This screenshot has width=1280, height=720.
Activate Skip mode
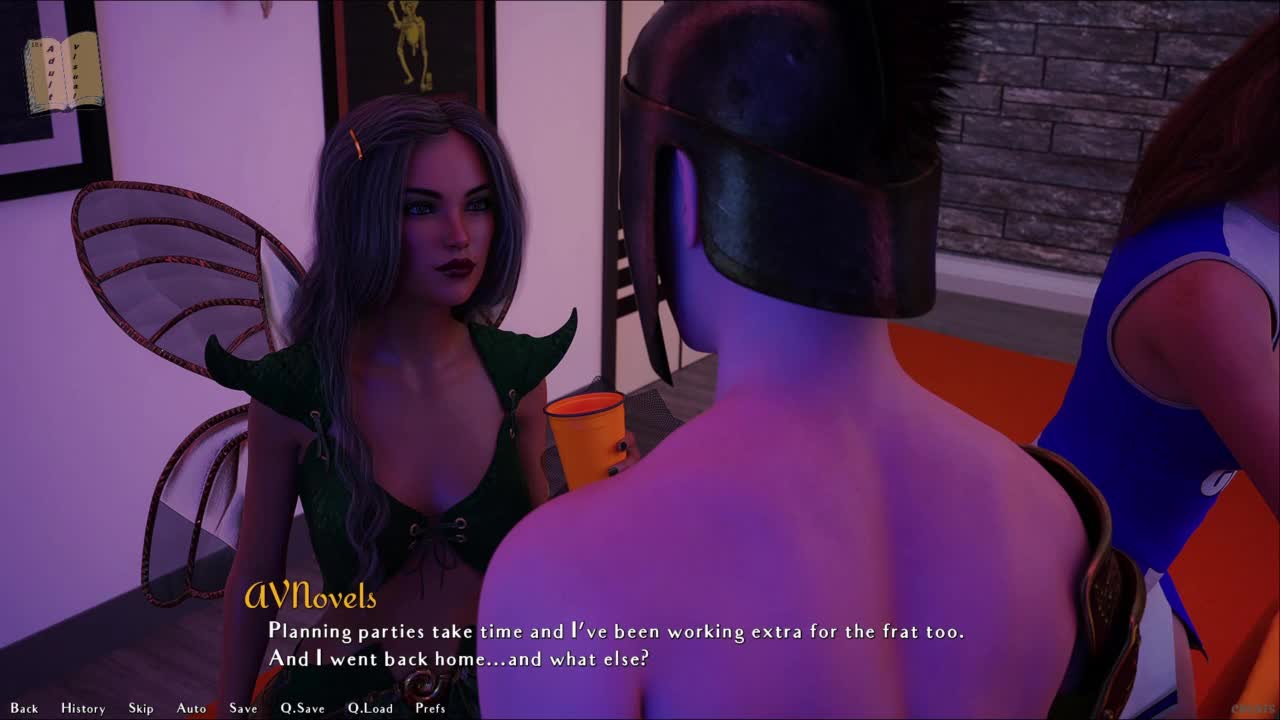coord(141,708)
